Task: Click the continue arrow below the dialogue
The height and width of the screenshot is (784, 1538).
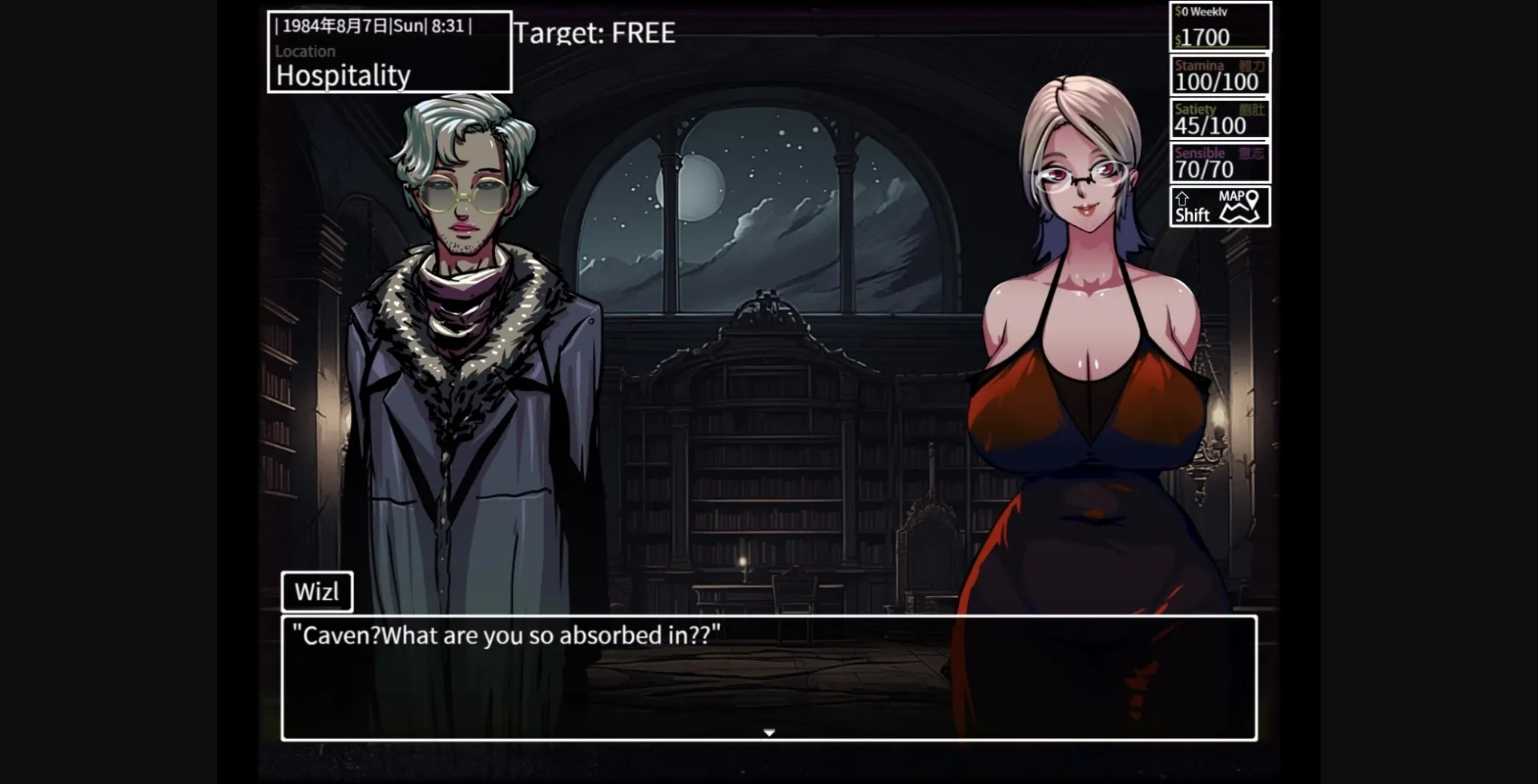Action: (x=768, y=731)
